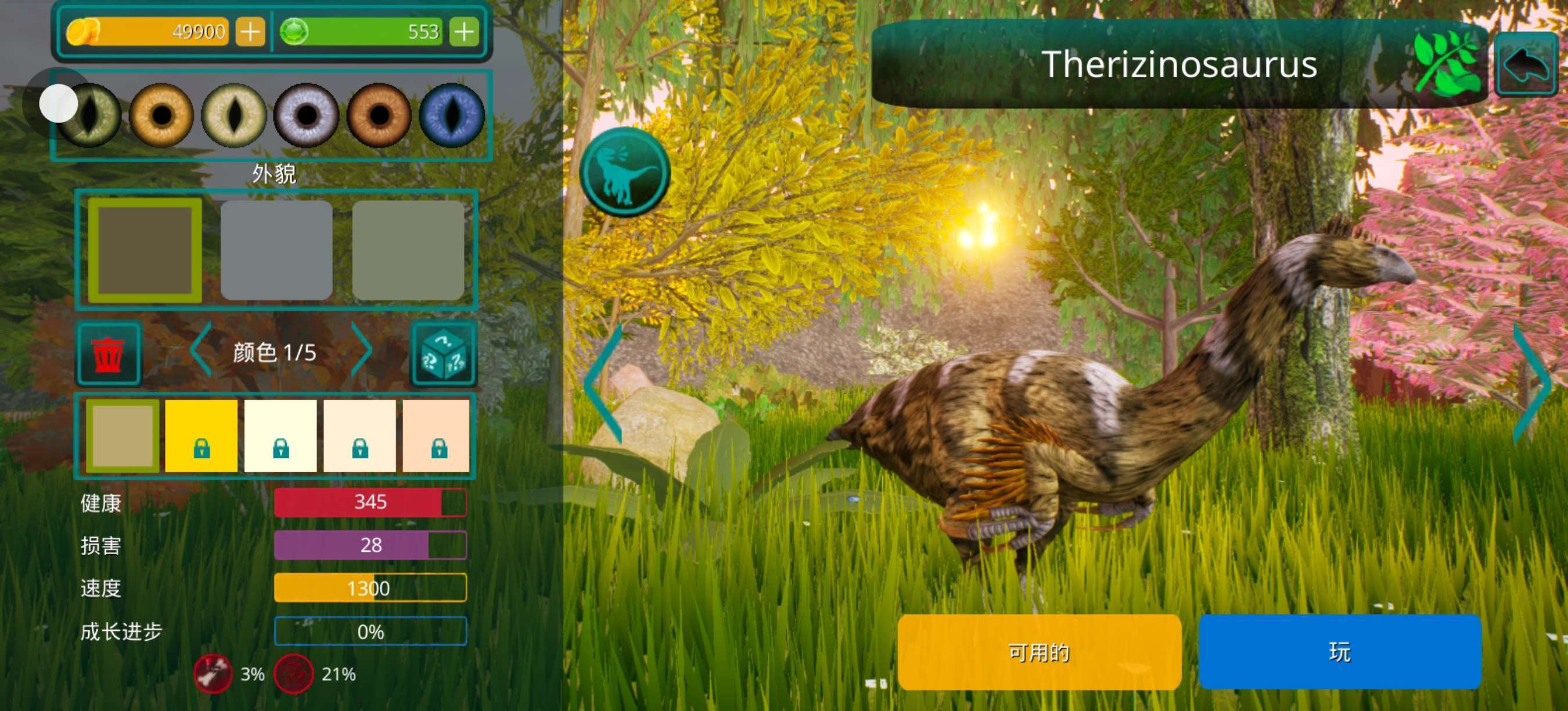
Task: Delete with the red trash can button
Action: tap(109, 354)
